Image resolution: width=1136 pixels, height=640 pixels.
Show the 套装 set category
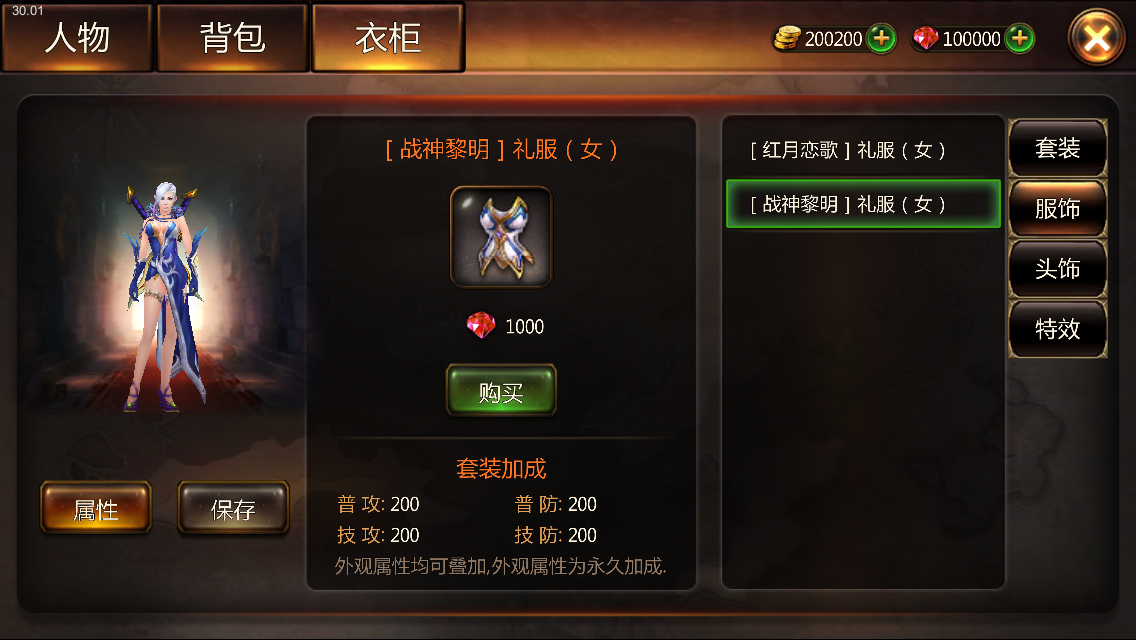click(x=1057, y=148)
